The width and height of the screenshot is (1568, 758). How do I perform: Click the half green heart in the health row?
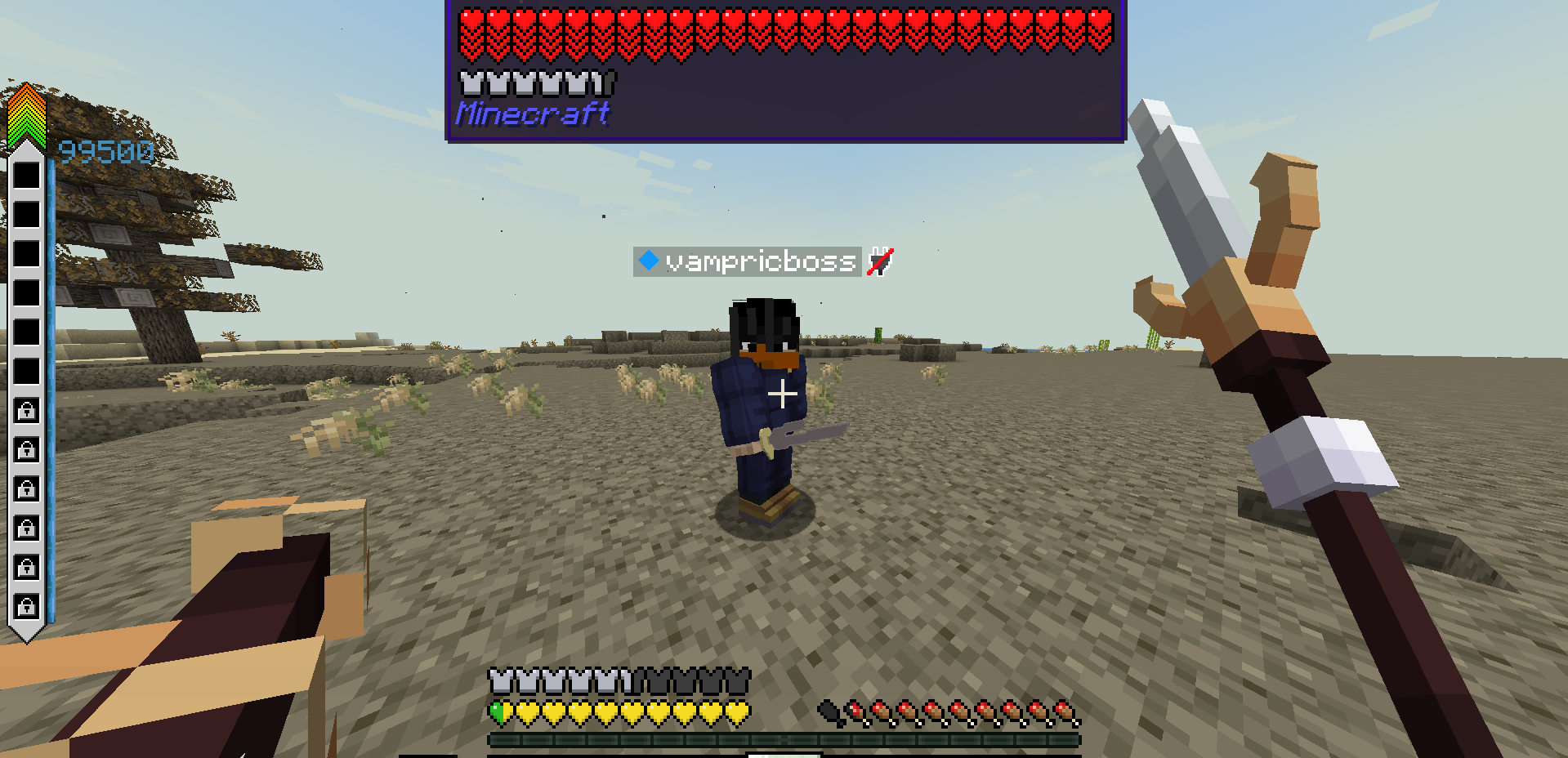(496, 711)
